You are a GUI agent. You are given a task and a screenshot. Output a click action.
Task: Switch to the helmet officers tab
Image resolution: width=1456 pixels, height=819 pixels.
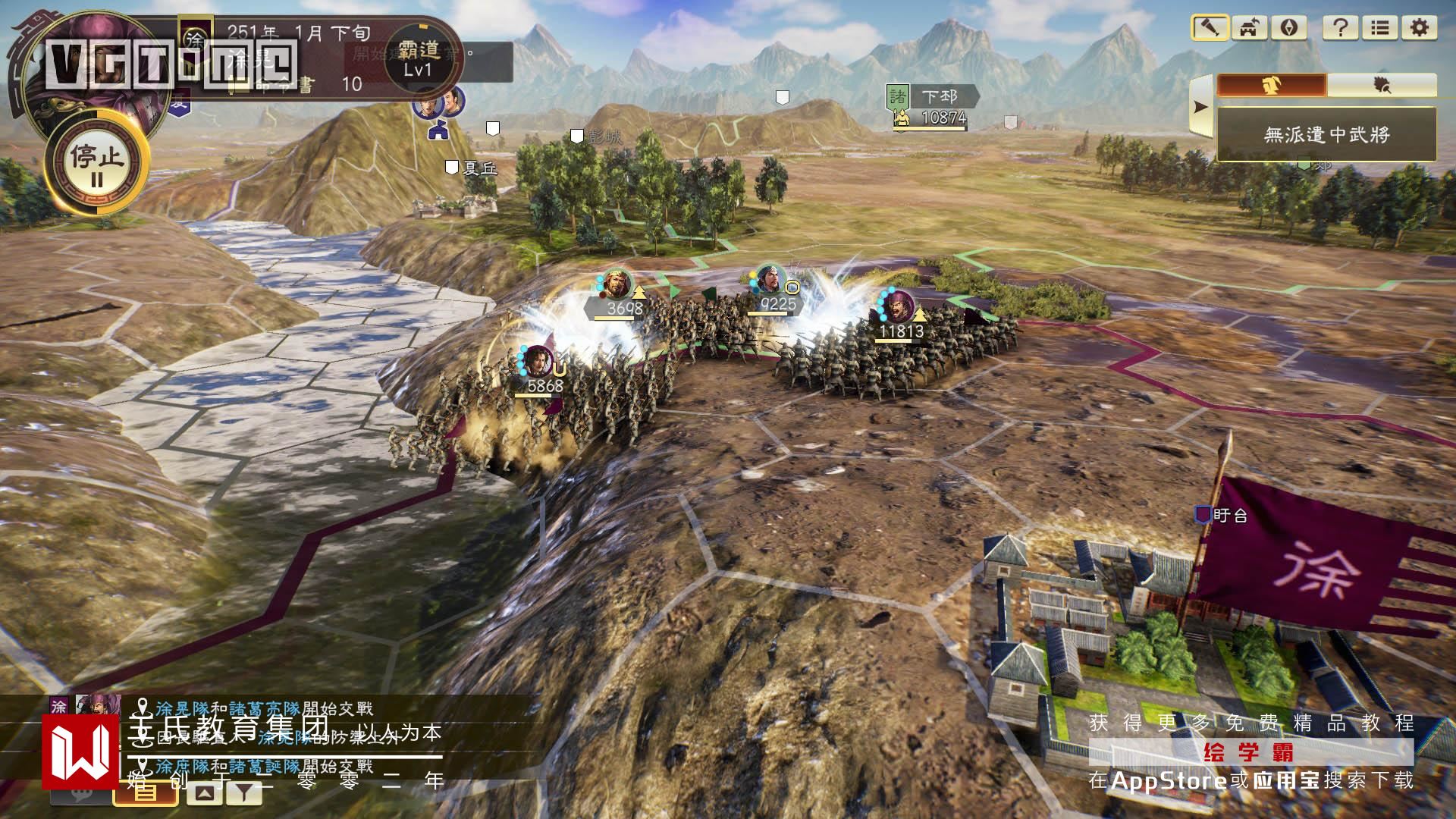(x=1272, y=85)
